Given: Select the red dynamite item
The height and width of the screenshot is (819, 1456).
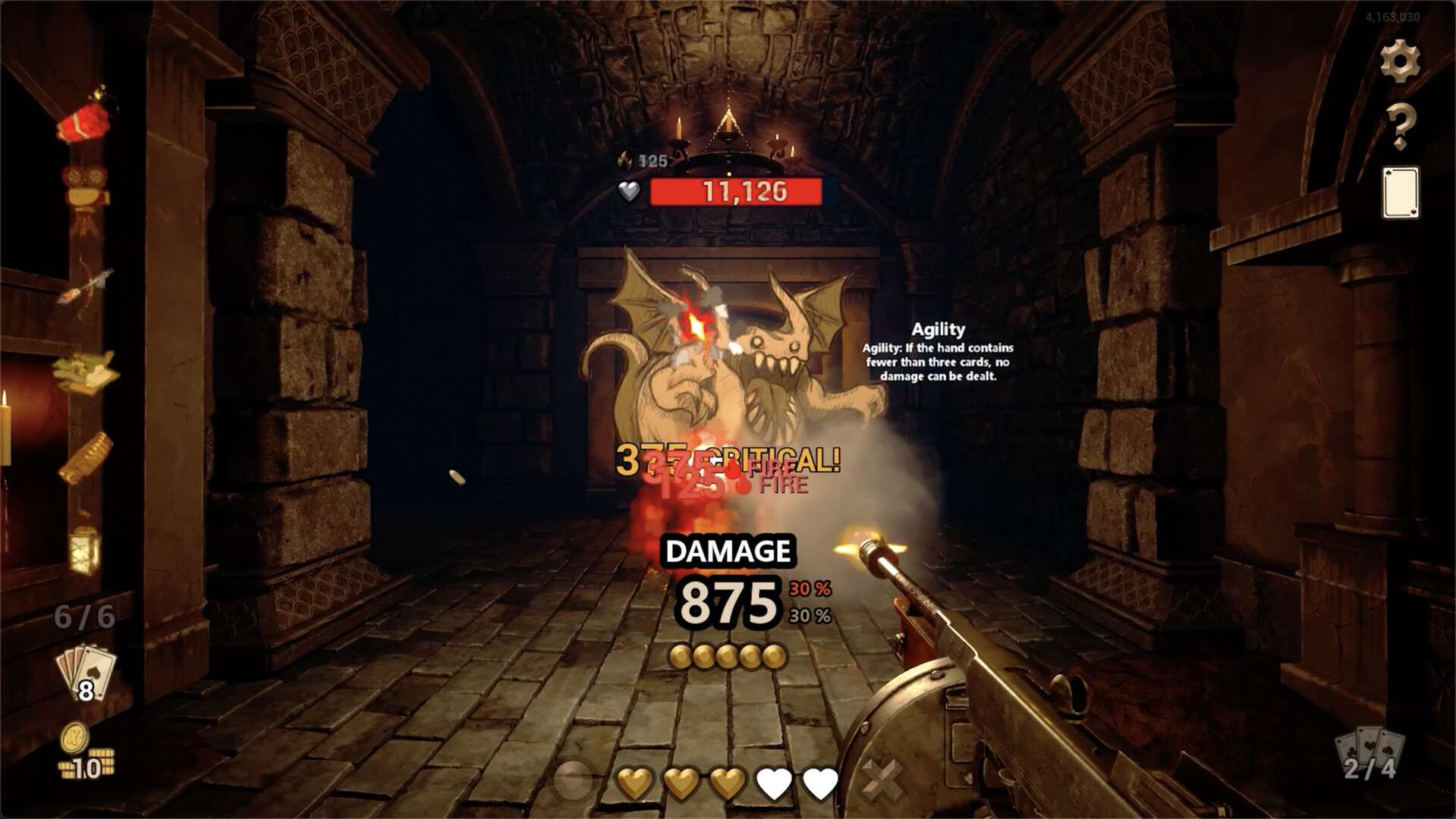Looking at the screenshot, I should tap(85, 121).
